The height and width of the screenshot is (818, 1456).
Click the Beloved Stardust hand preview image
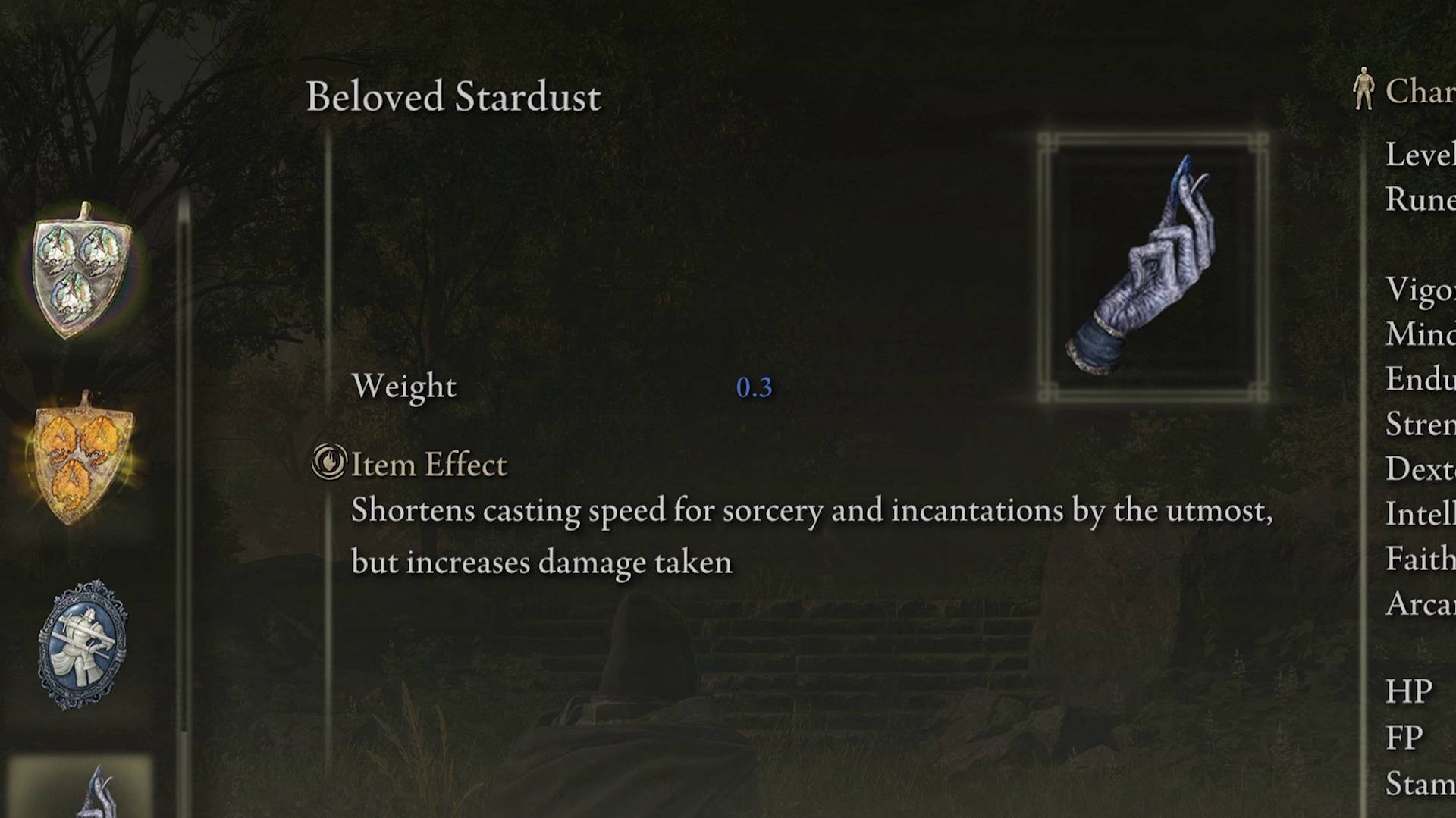click(1152, 267)
